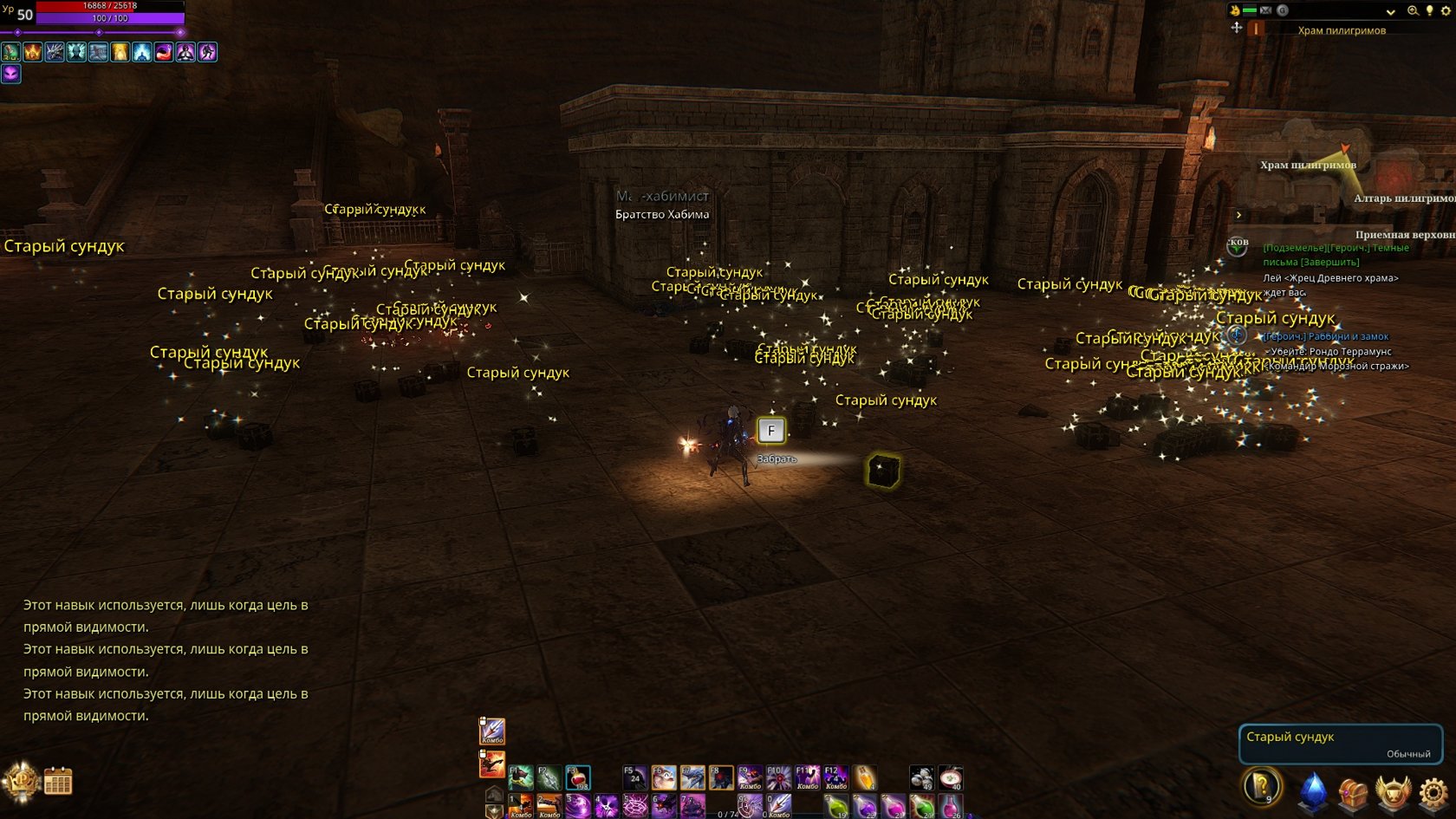Activate the F7 blue dragon skill
This screenshot has height=819, width=1456.
point(692,777)
